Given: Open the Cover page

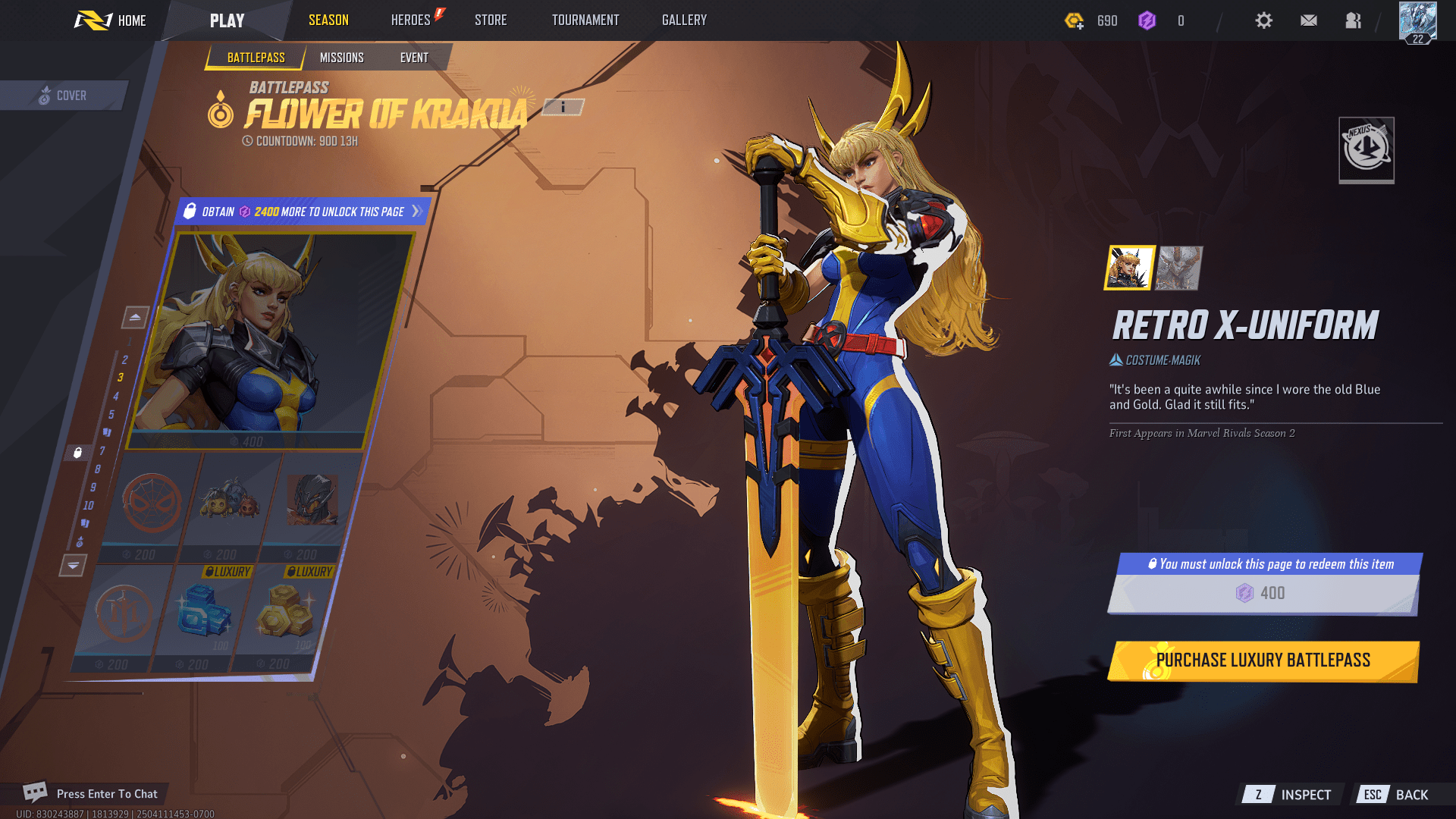Looking at the screenshot, I should coord(64,96).
